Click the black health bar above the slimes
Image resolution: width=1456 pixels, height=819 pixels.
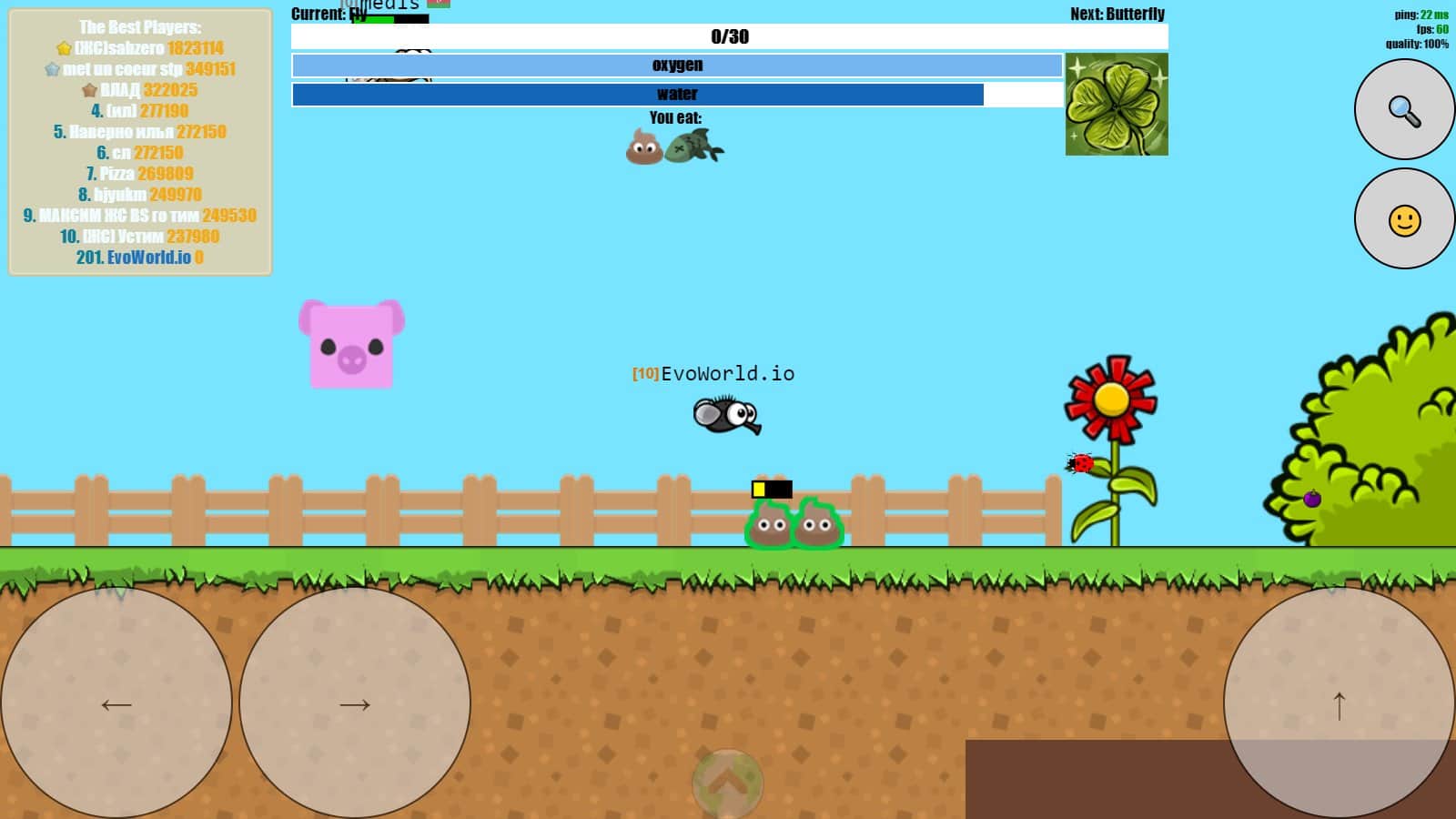(773, 489)
